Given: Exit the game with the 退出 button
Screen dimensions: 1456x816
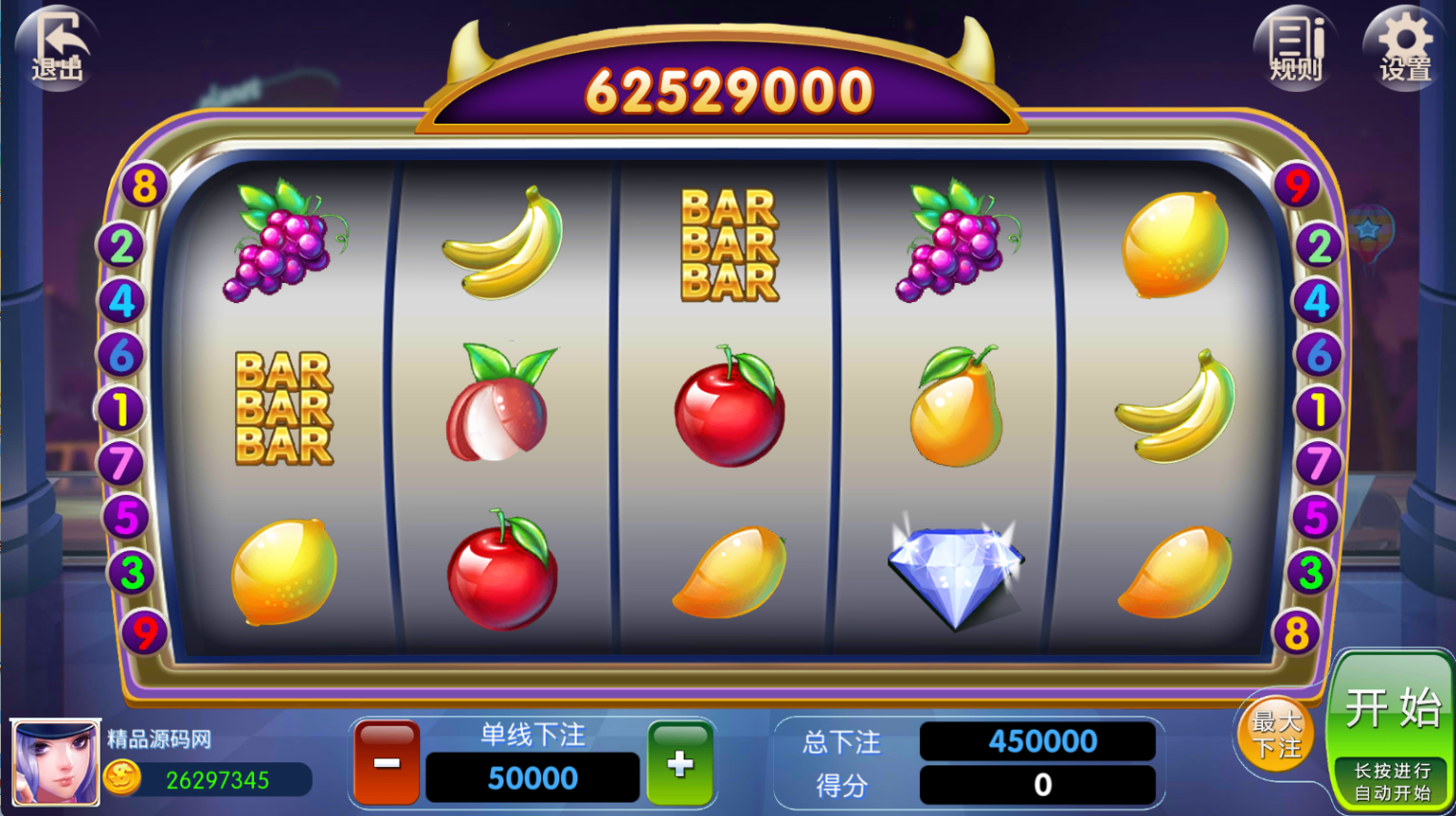Looking at the screenshot, I should click(x=57, y=48).
